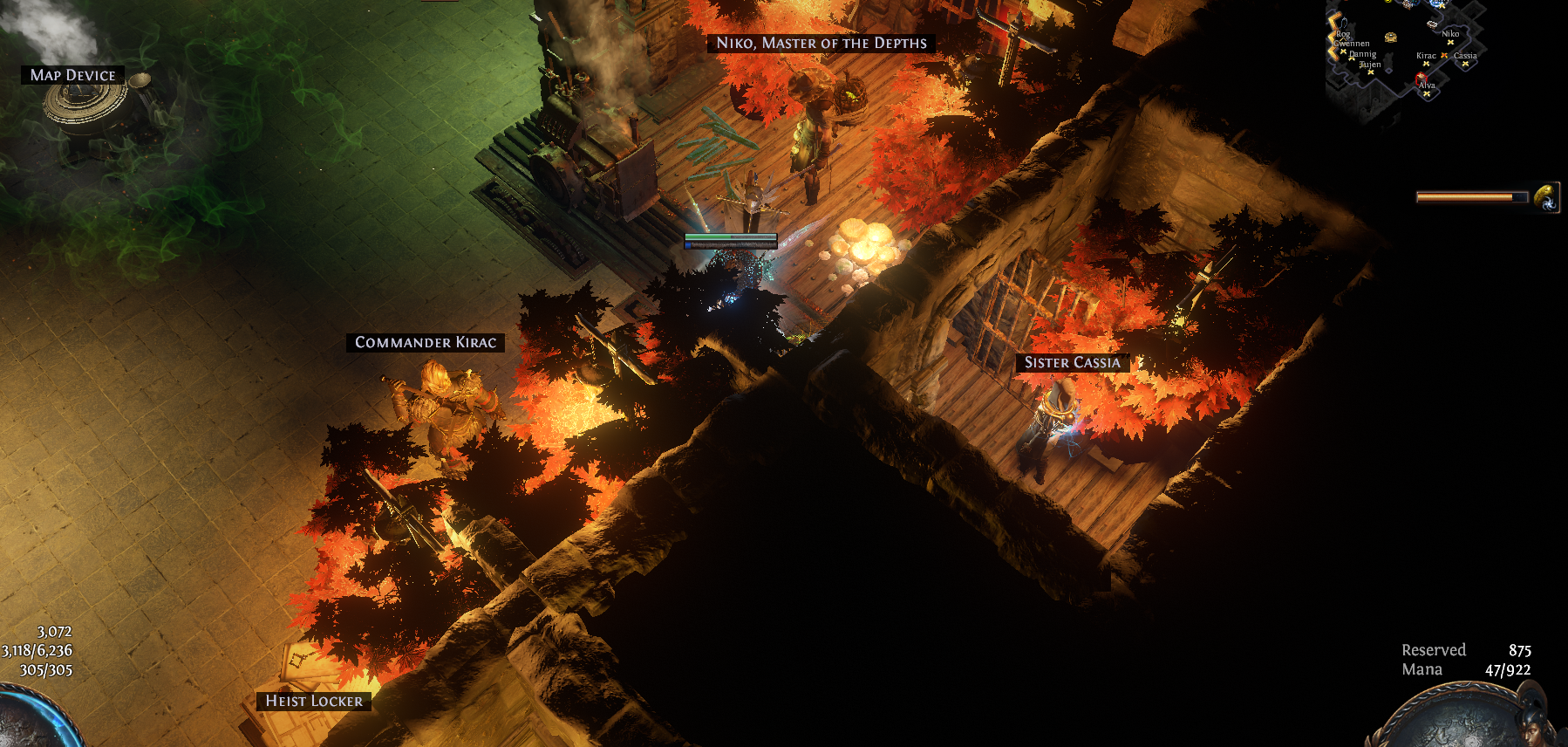The image size is (1568, 747).
Task: Click the Cassia marker on the minimap
Action: 1465,63
